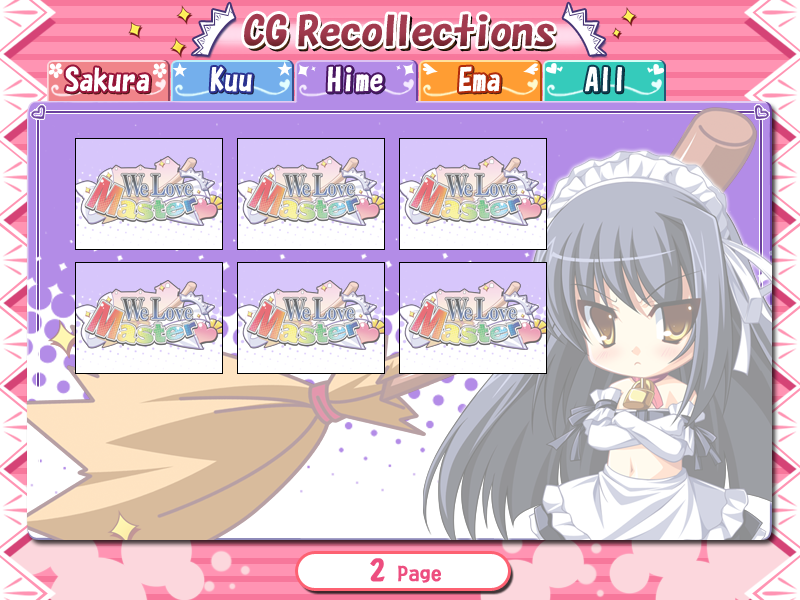
Task: Switch to the Sakura tab
Action: (108, 81)
